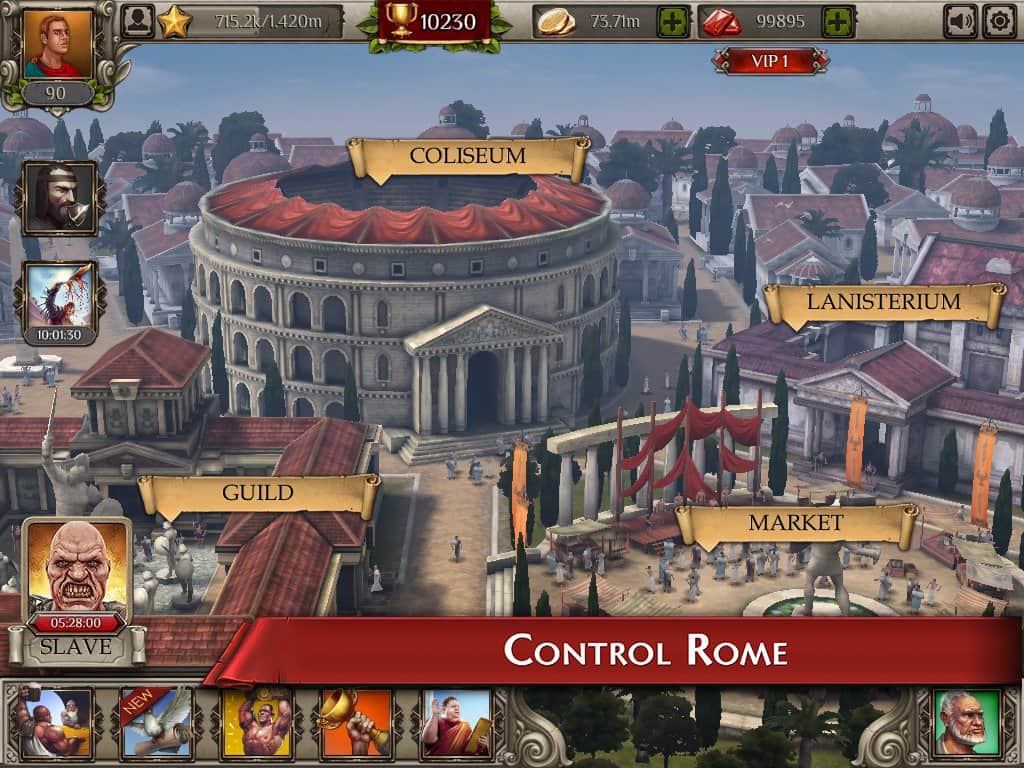The width and height of the screenshot is (1024, 768).
Task: Visit the Guild
Action: pos(258,493)
